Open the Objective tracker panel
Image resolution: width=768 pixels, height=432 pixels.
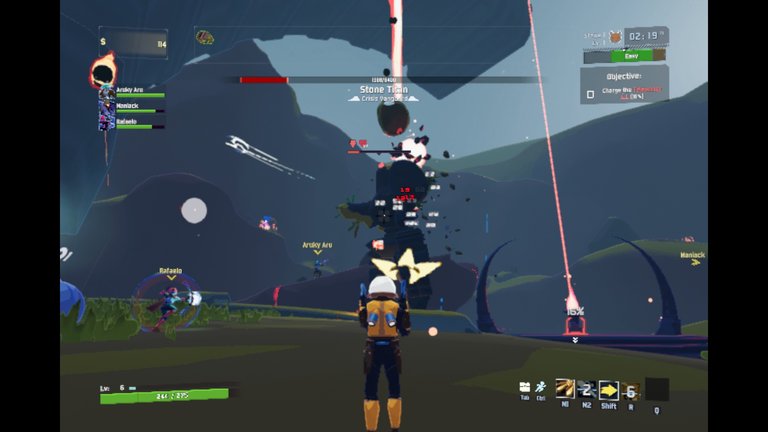625,84
